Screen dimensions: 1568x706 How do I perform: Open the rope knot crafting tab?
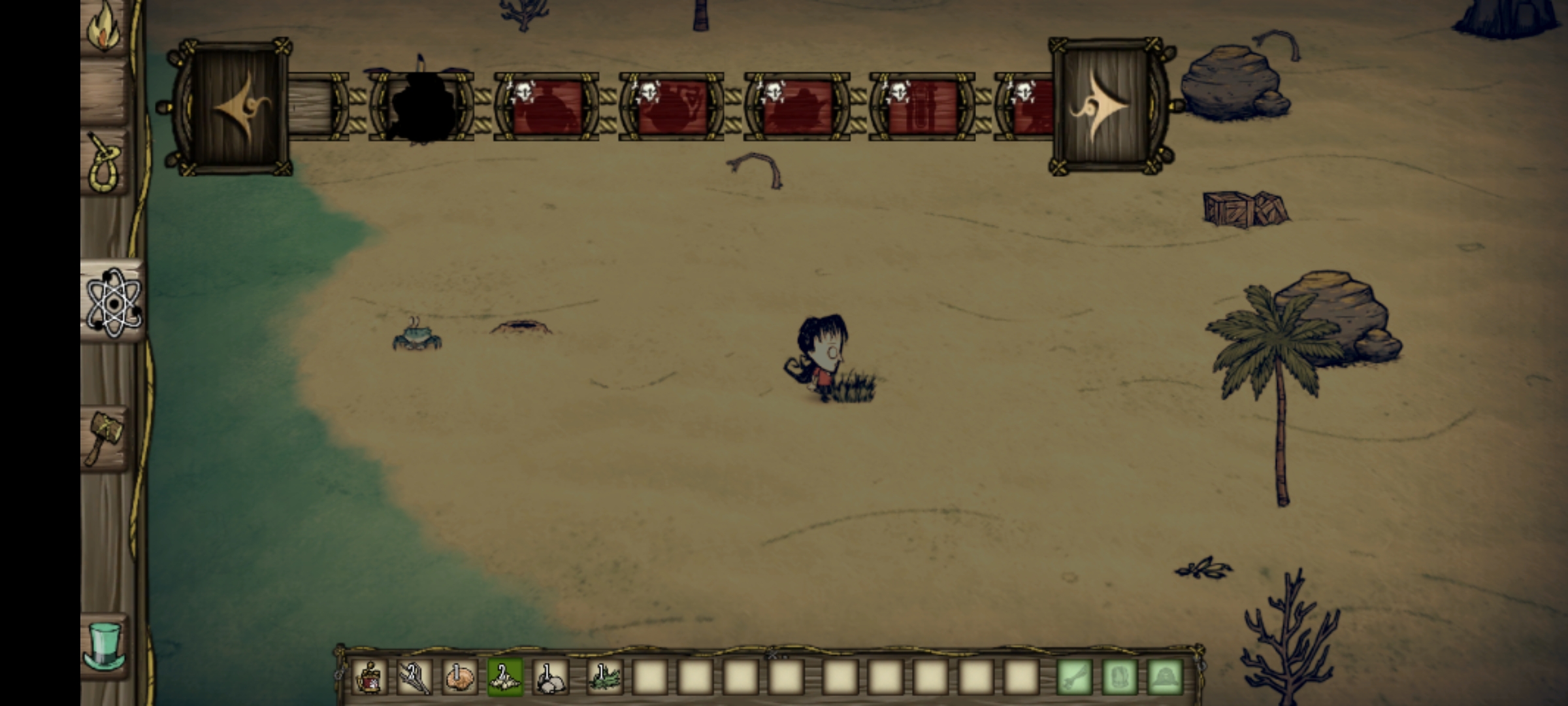click(x=106, y=163)
